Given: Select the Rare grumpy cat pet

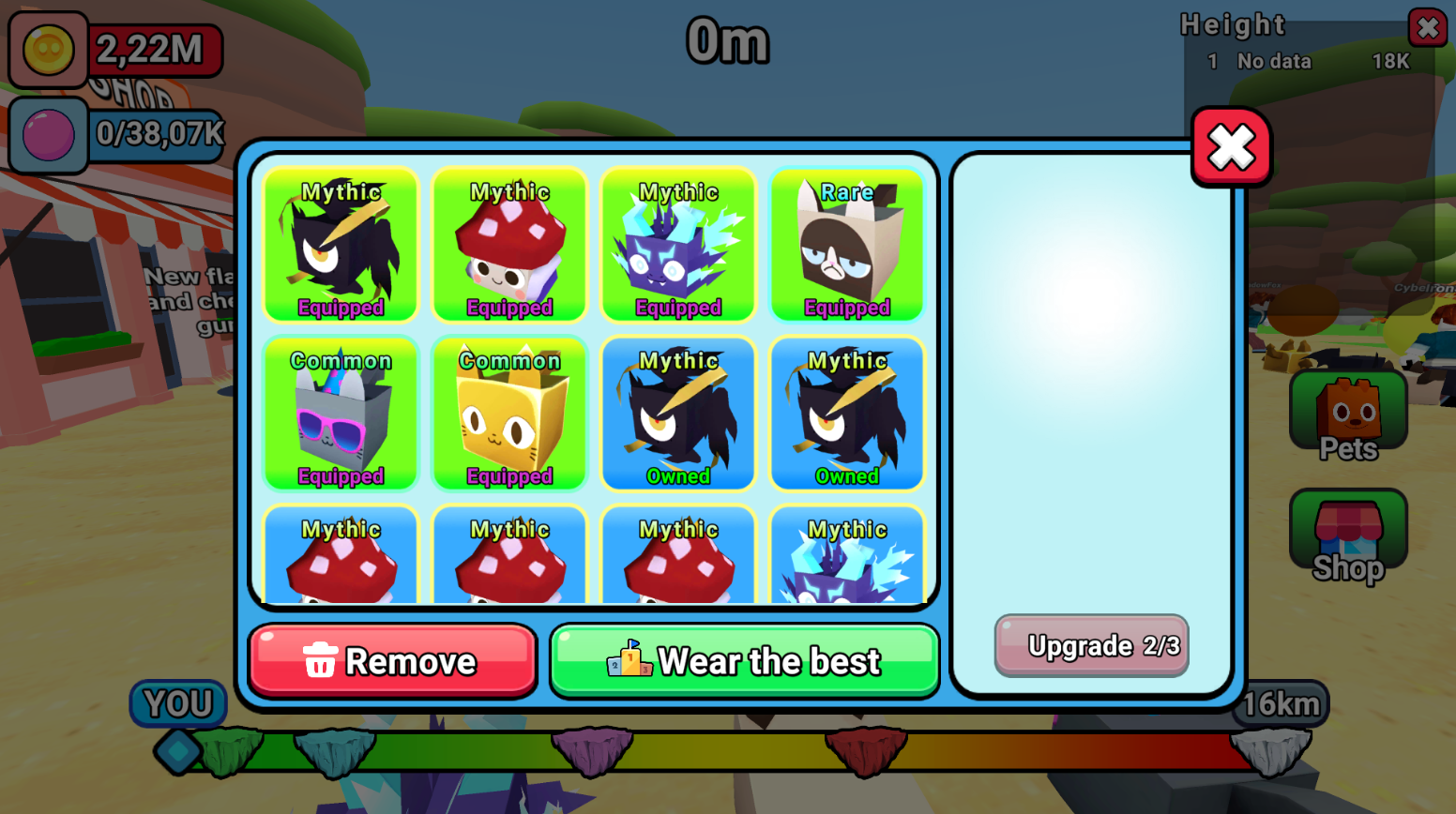Looking at the screenshot, I should 846,246.
